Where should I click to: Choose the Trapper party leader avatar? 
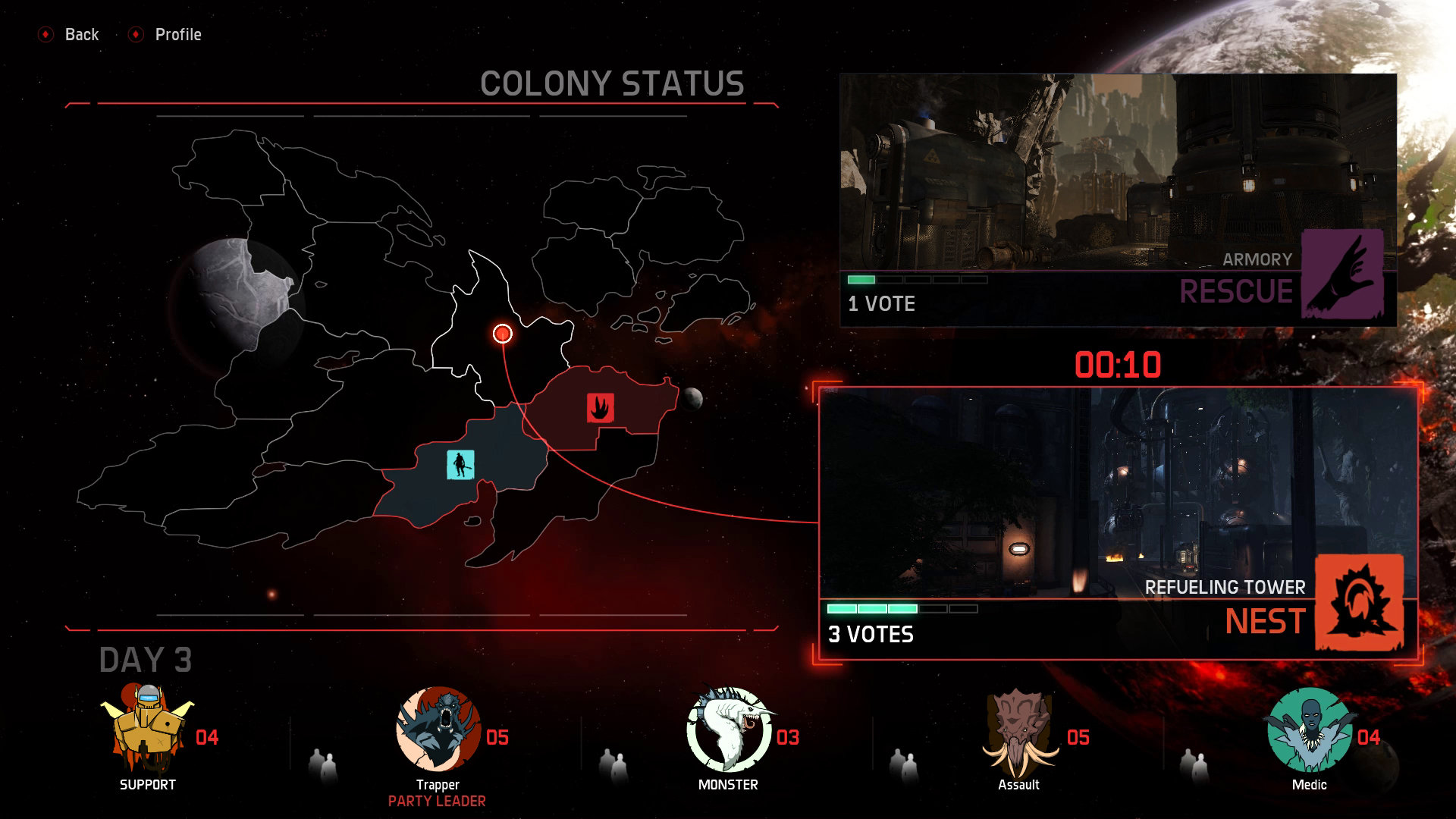[x=438, y=730]
